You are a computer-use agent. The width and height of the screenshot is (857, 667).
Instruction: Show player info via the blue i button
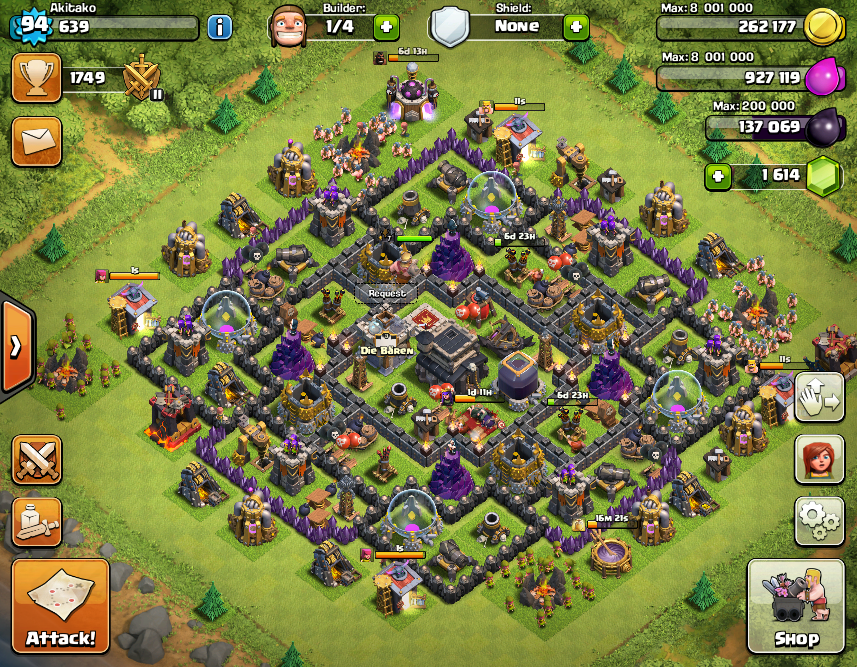220,27
